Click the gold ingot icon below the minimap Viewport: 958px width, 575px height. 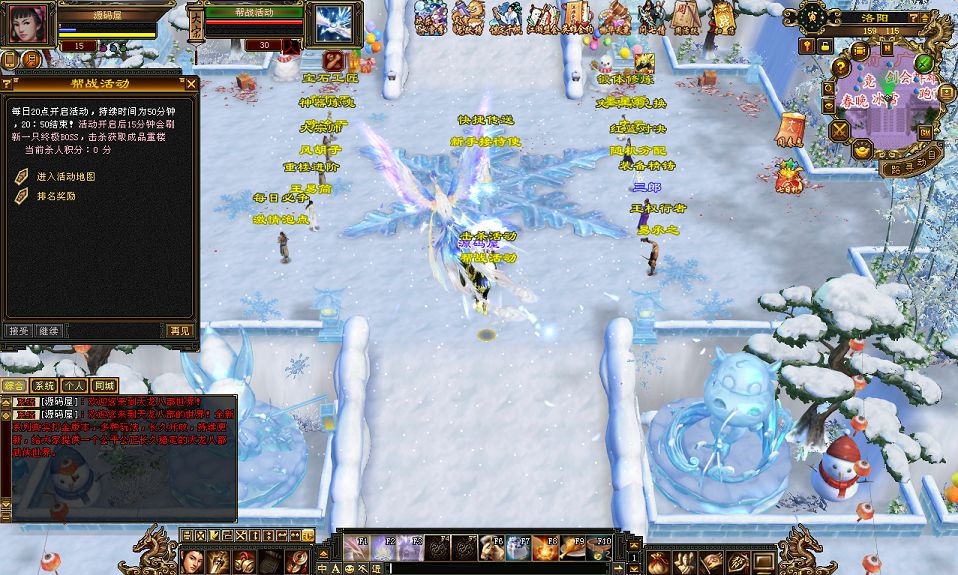[862, 150]
